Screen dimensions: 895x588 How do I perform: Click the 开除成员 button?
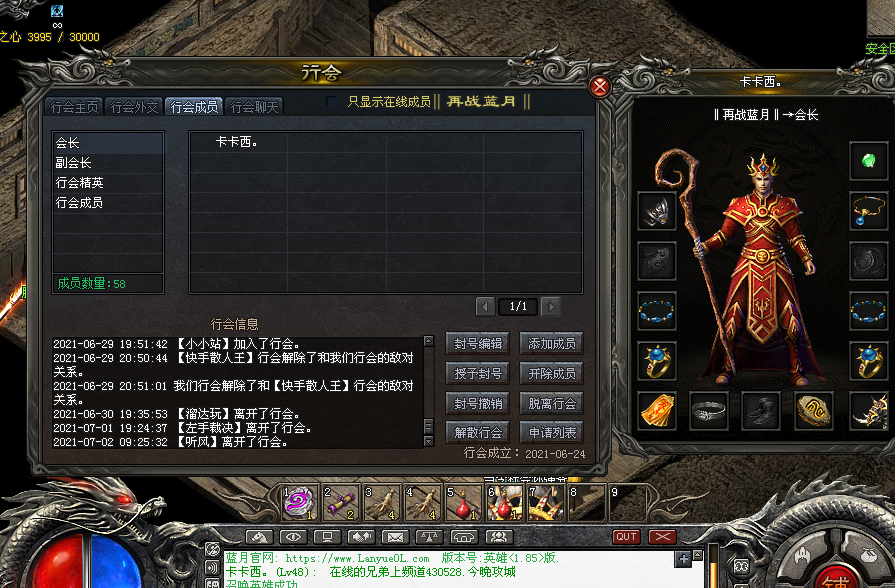[x=552, y=374]
